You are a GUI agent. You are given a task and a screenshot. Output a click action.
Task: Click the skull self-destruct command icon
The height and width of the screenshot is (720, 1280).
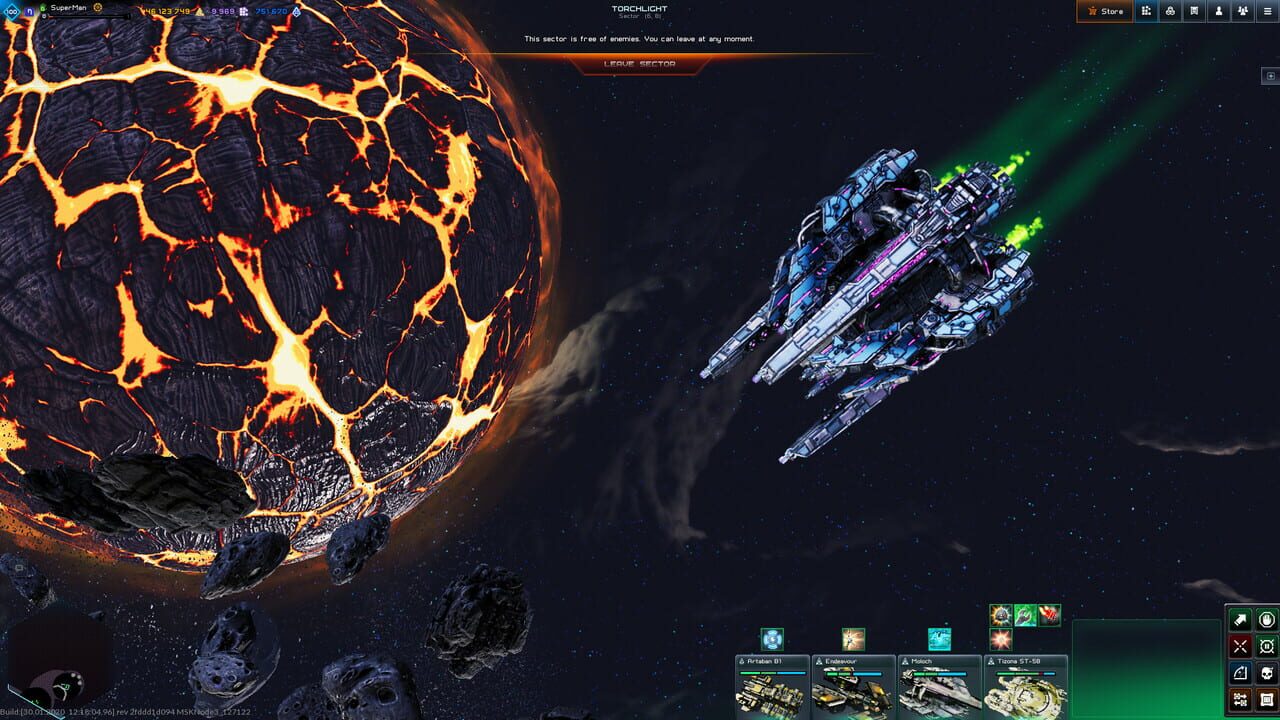pyautogui.click(x=1266, y=671)
